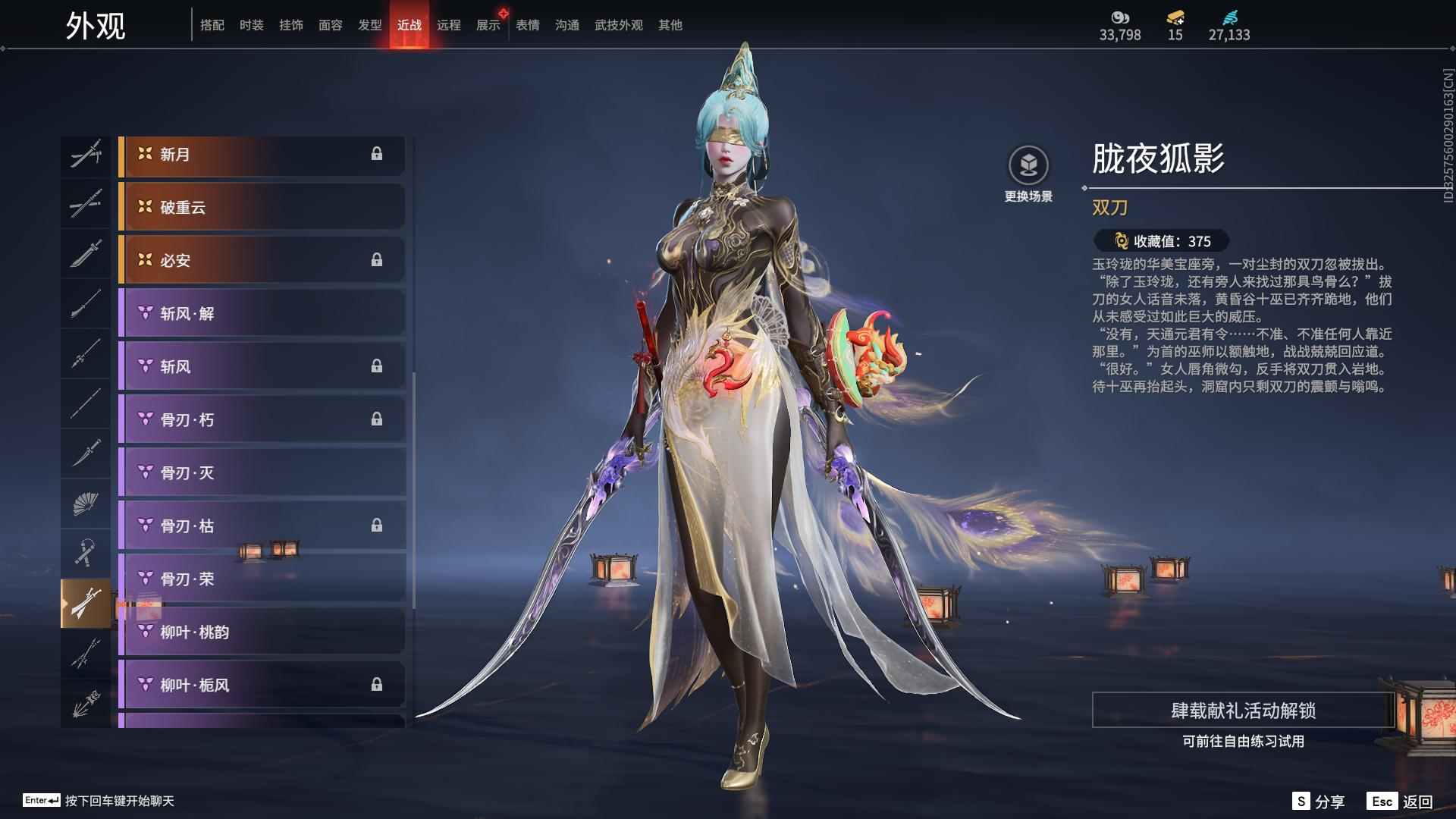
Task: Select the dagger weapon category icon
Action: pyautogui.click(x=86, y=451)
